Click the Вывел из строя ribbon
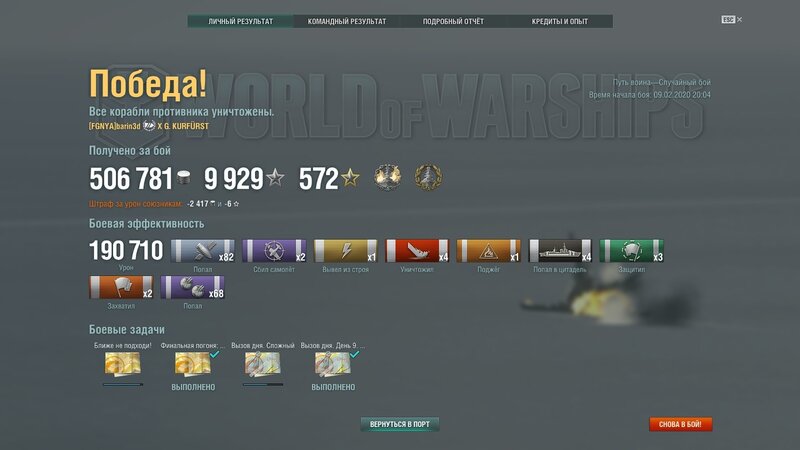The image size is (800, 450). [x=346, y=251]
